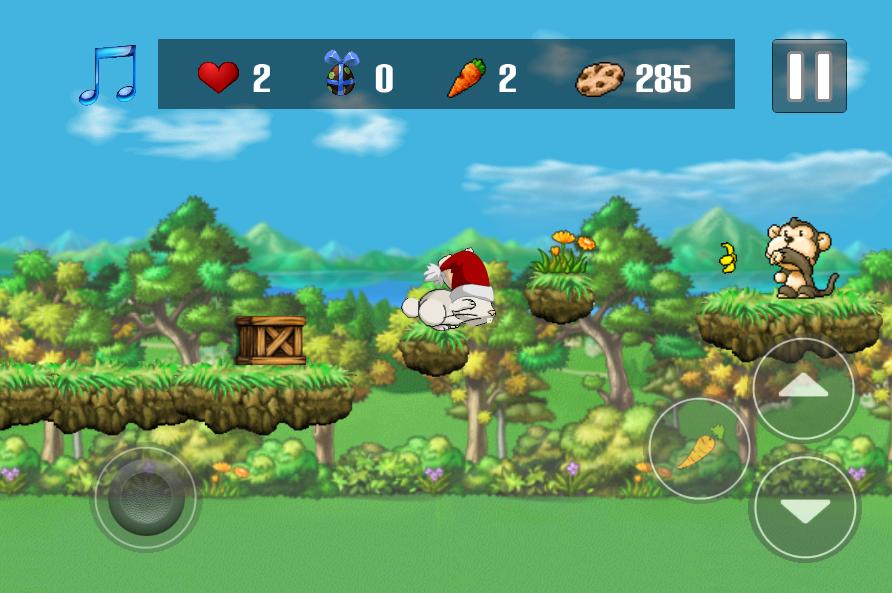Tap the down arrow button
This screenshot has height=593, width=892.
coord(804,508)
